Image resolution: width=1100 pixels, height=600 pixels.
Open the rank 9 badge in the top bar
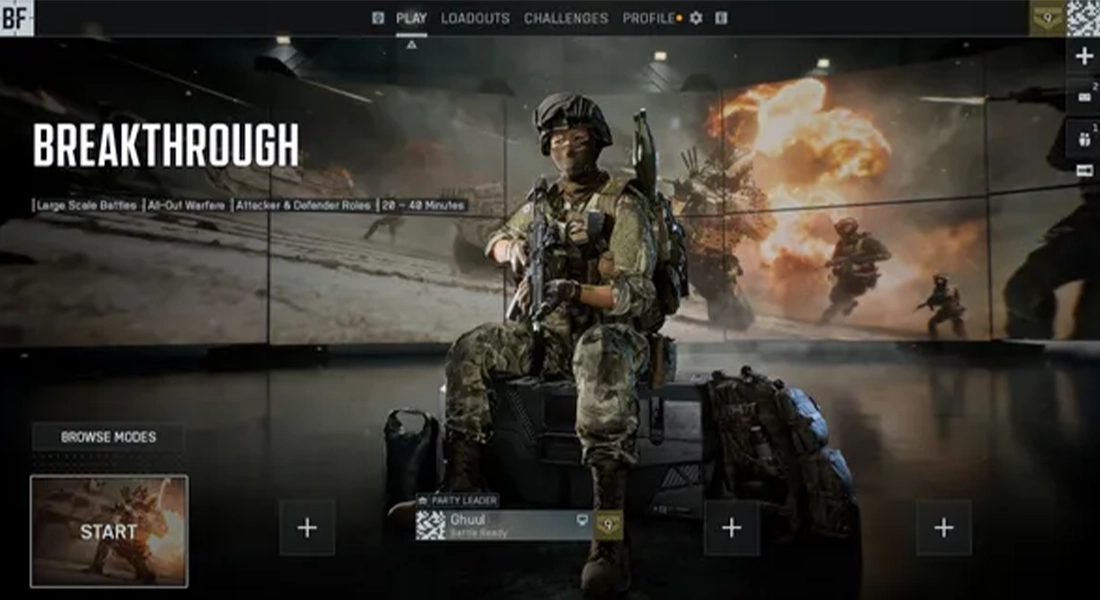1047,17
